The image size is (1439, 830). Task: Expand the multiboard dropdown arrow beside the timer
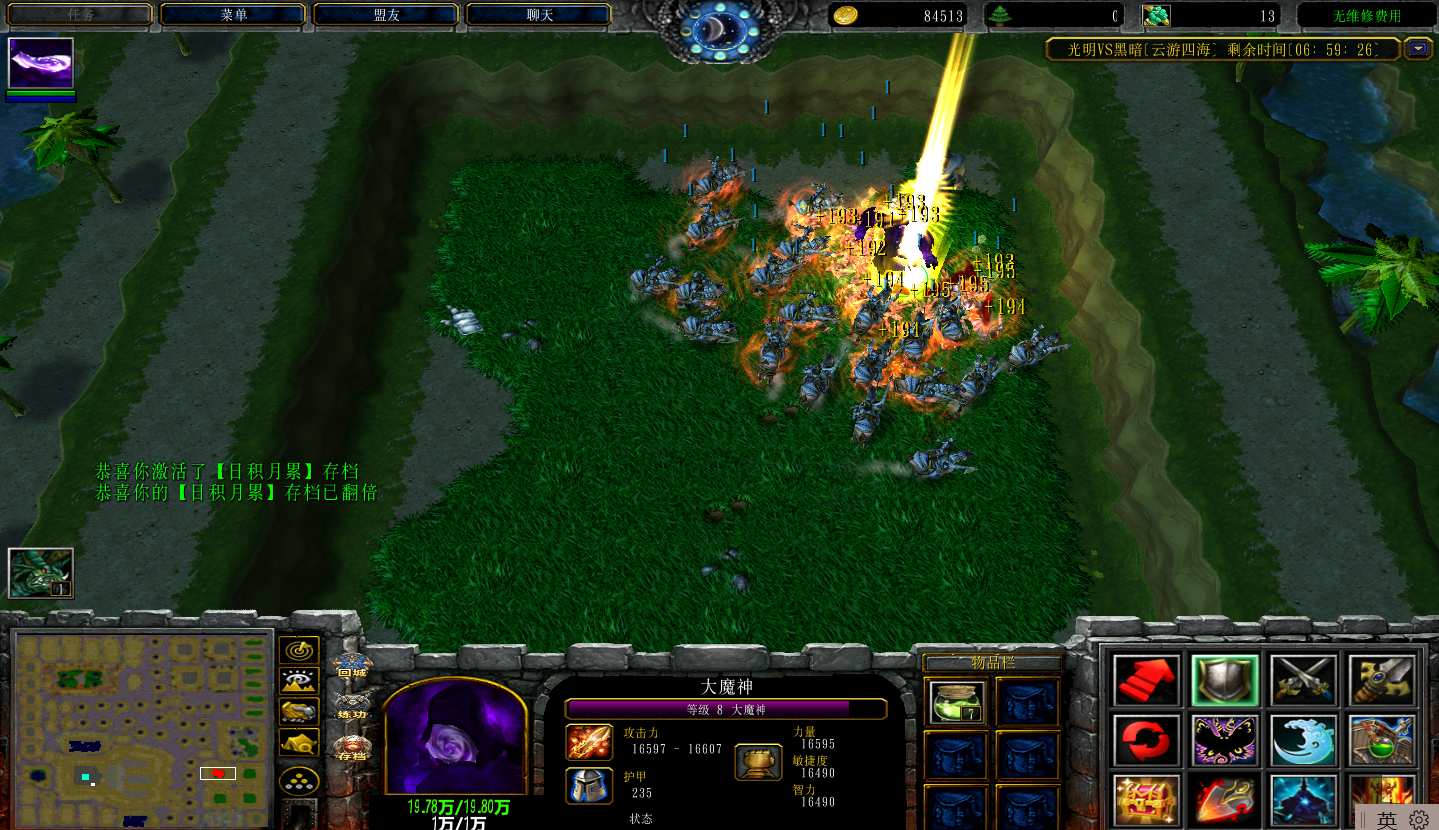click(x=1418, y=48)
